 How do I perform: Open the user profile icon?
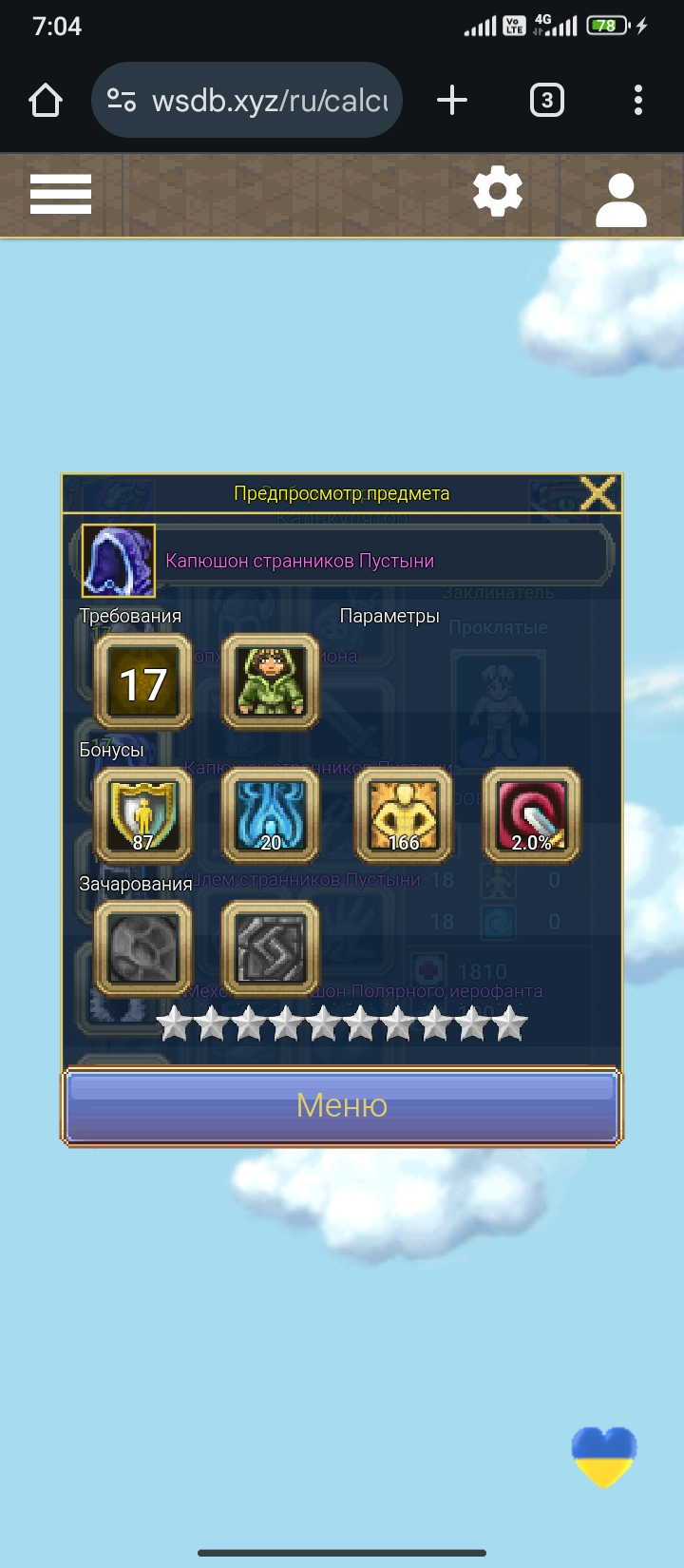[620, 199]
